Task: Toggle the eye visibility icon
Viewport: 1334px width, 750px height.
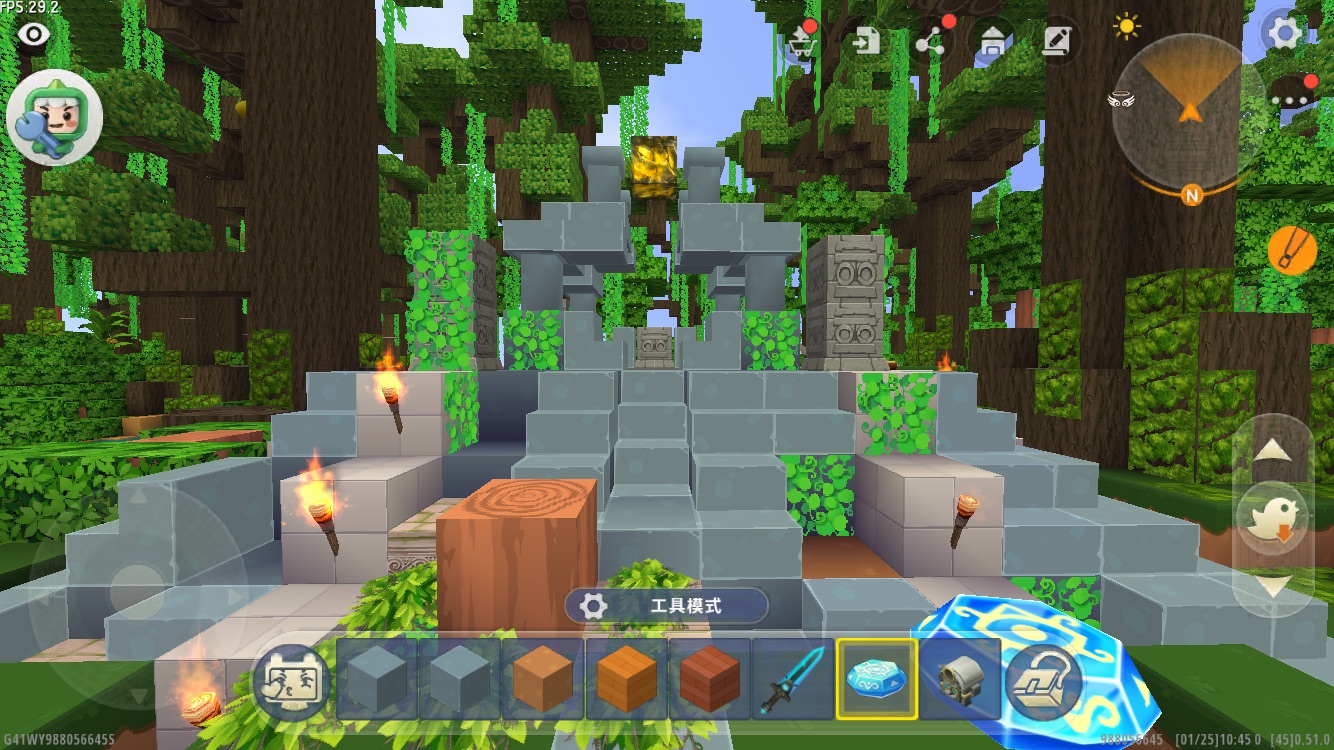Action: click(x=34, y=35)
